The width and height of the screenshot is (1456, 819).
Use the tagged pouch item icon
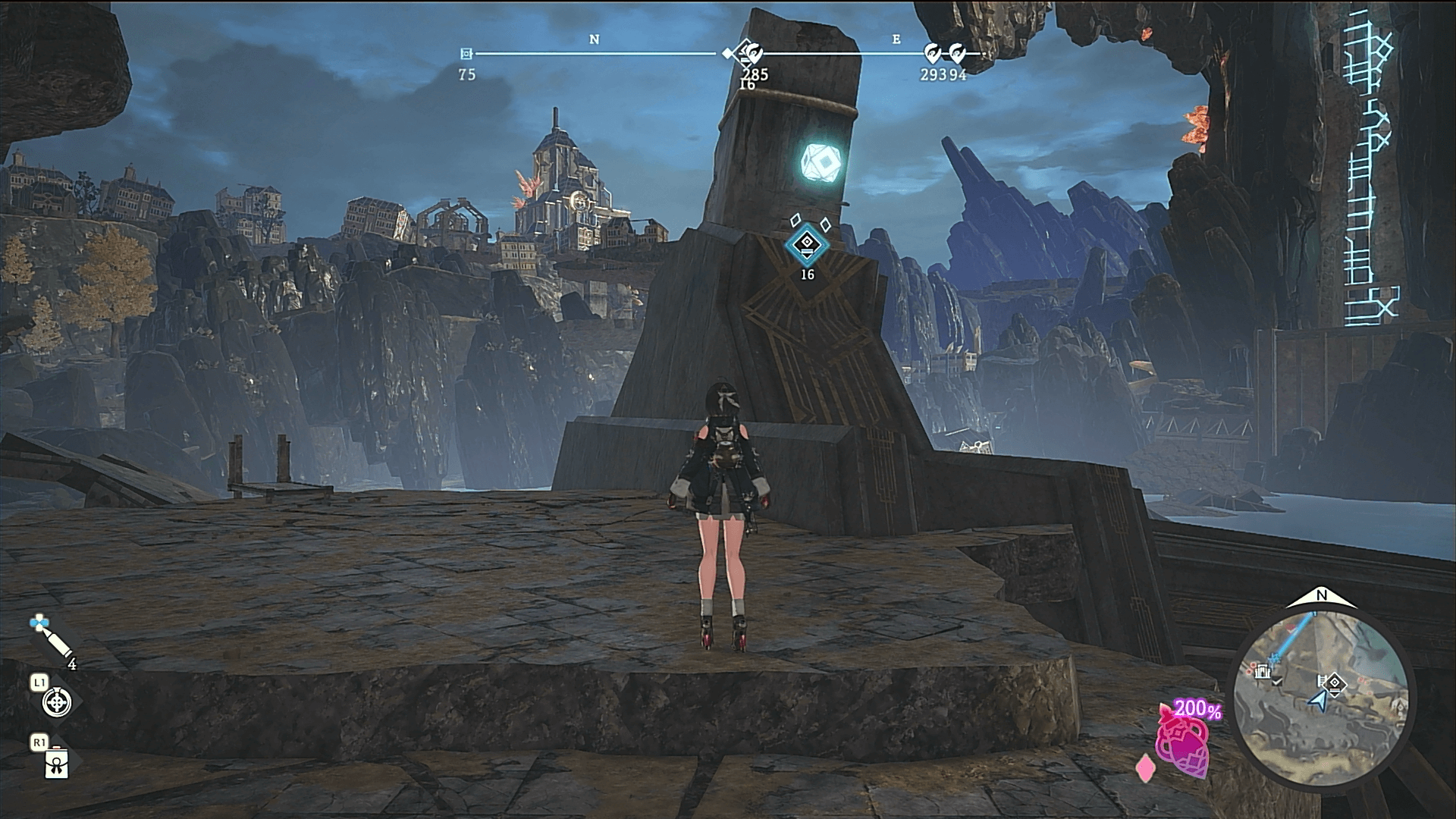[57, 764]
